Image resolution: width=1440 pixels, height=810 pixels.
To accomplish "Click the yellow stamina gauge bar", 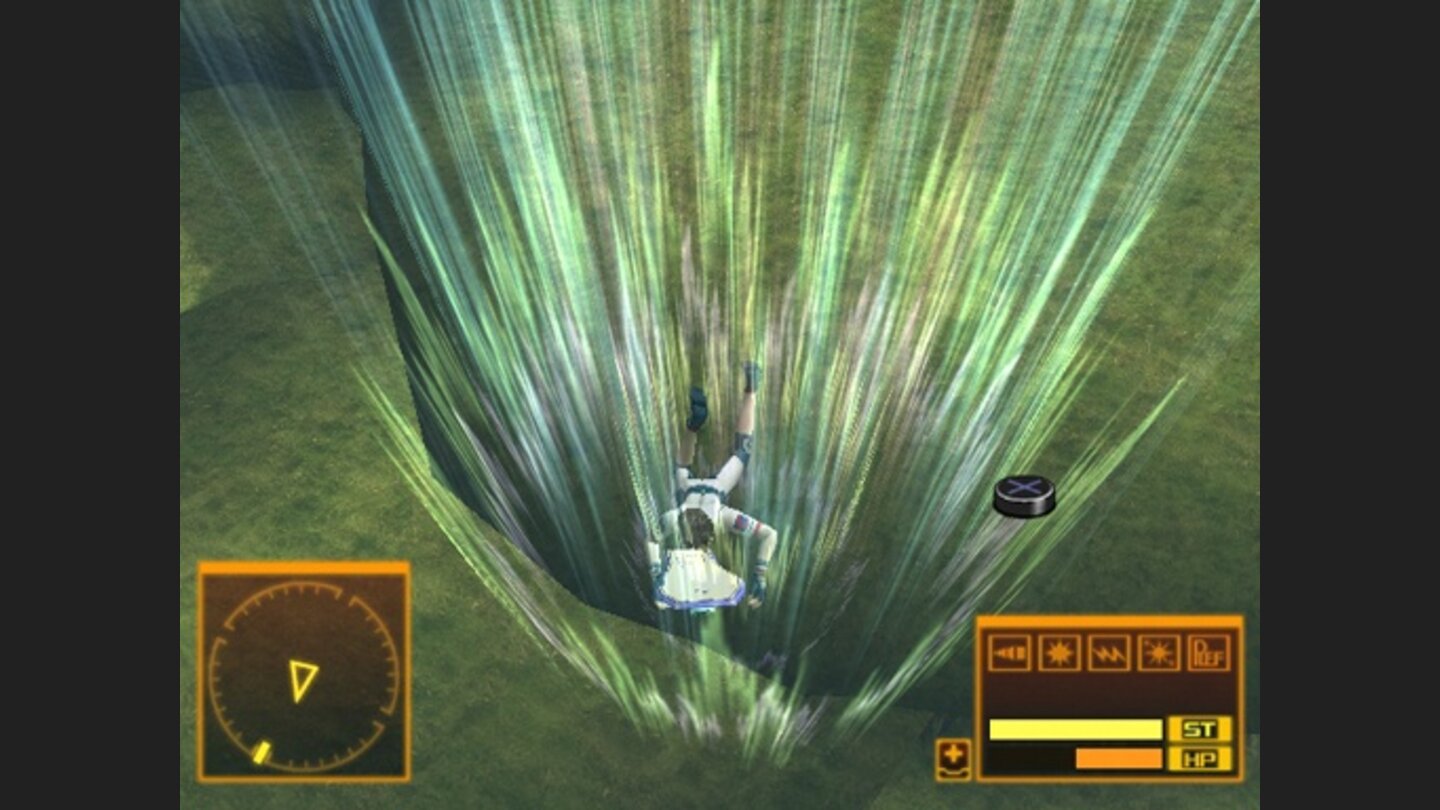I will tap(1074, 729).
